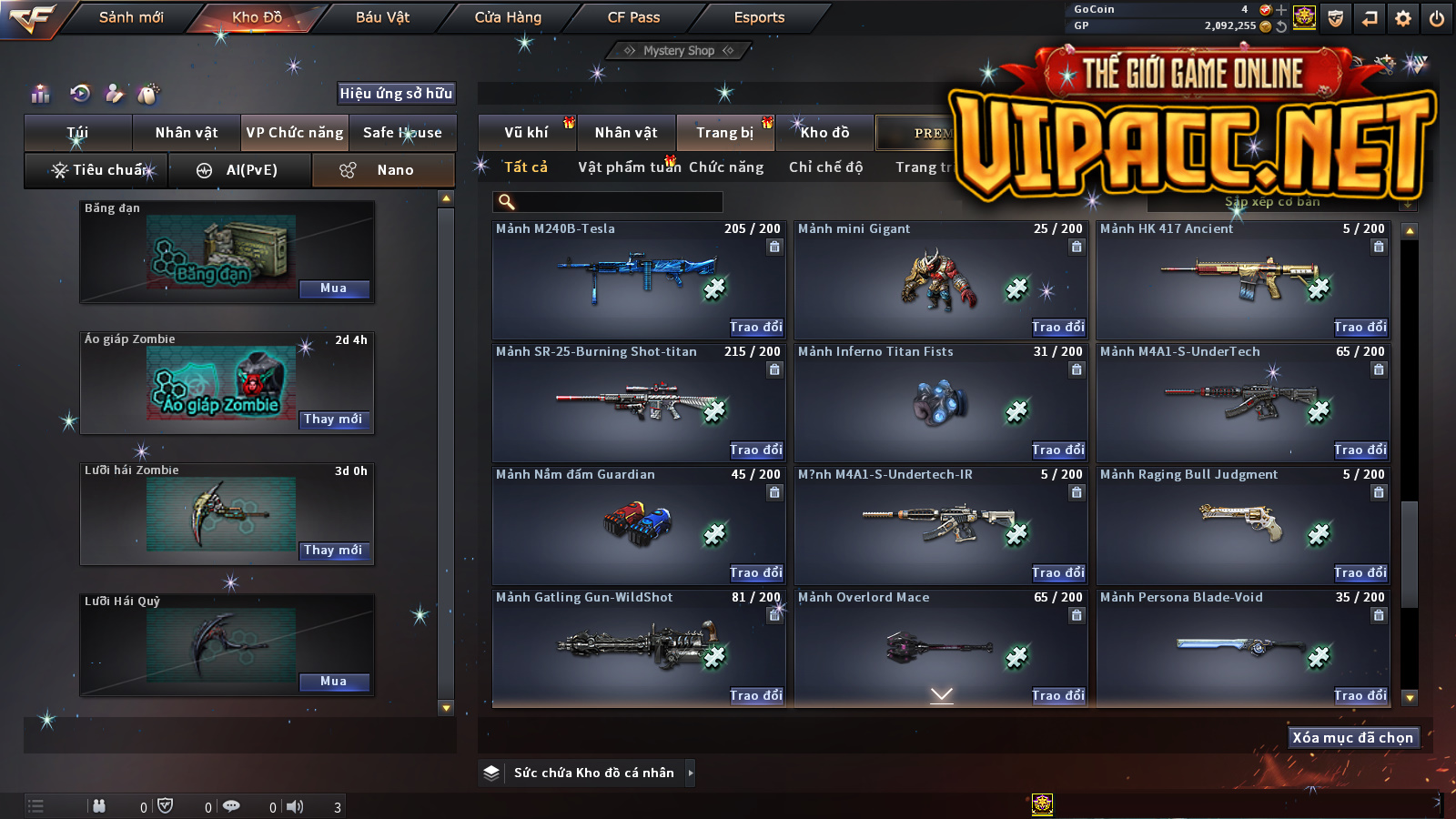Screen dimensions: 1456x819
Task: Click Xóa mục đã chọn button
Action: pos(1353,738)
